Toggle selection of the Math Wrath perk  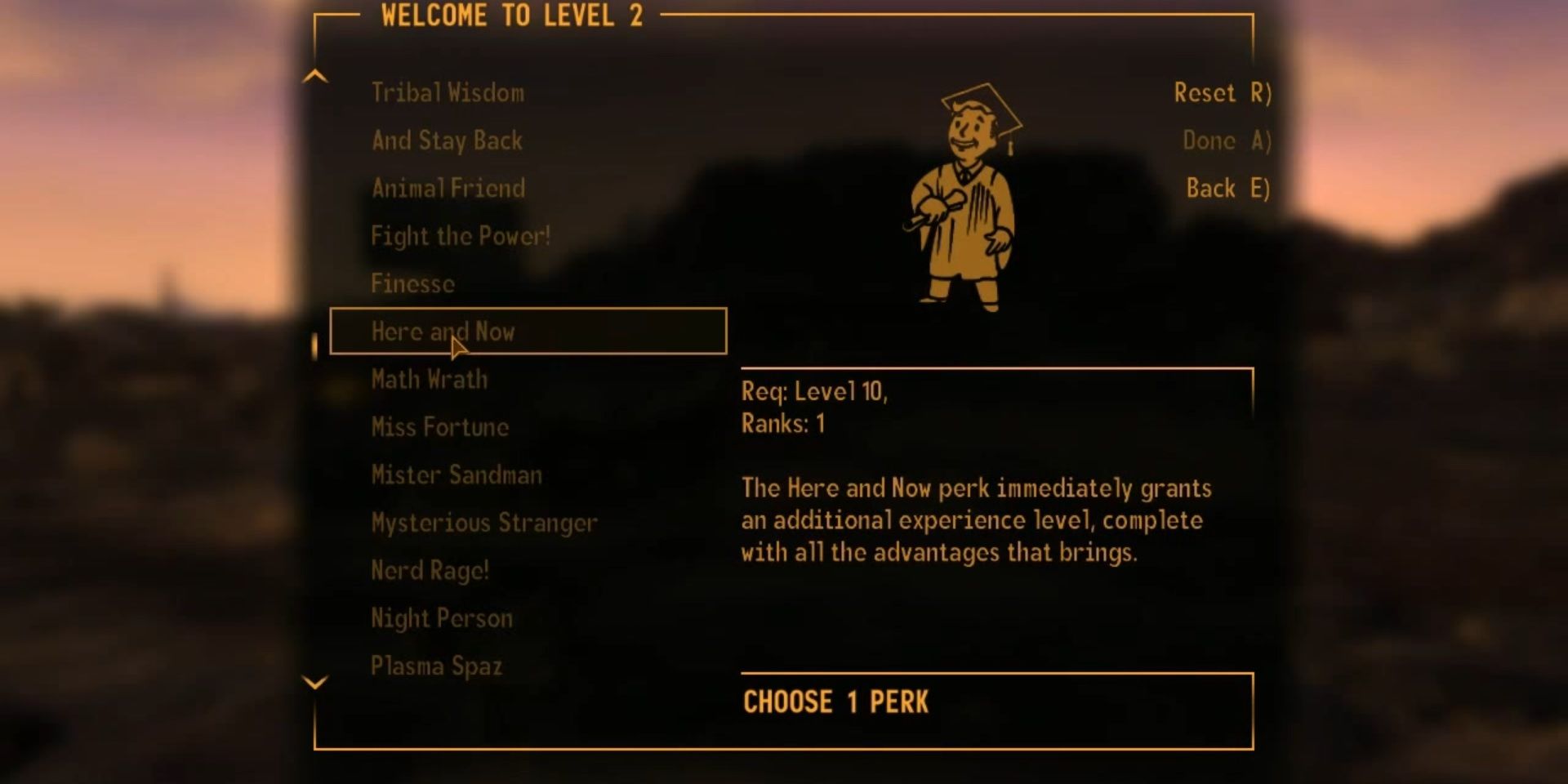coord(428,379)
